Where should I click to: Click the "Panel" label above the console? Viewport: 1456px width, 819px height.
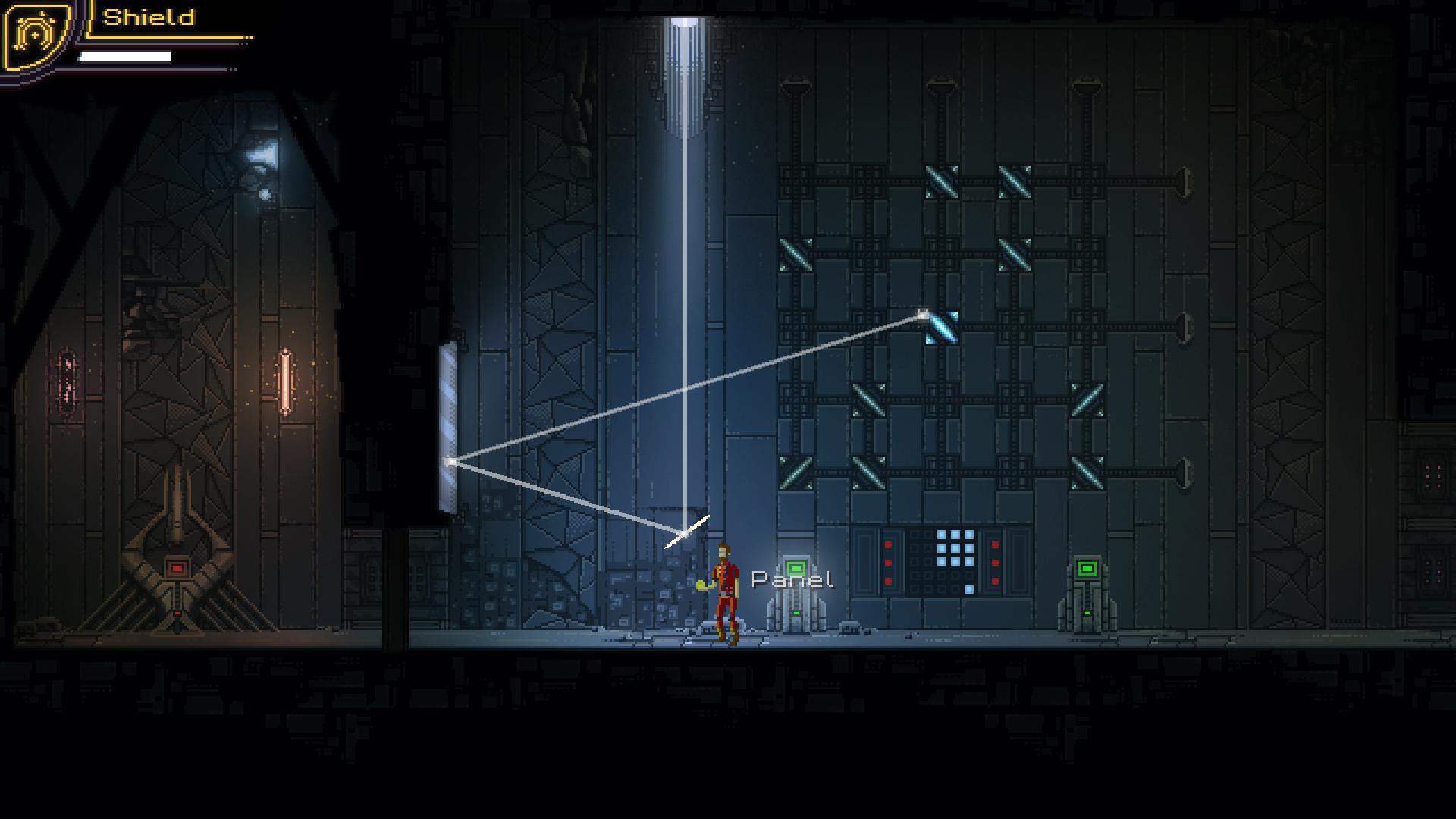[792, 578]
